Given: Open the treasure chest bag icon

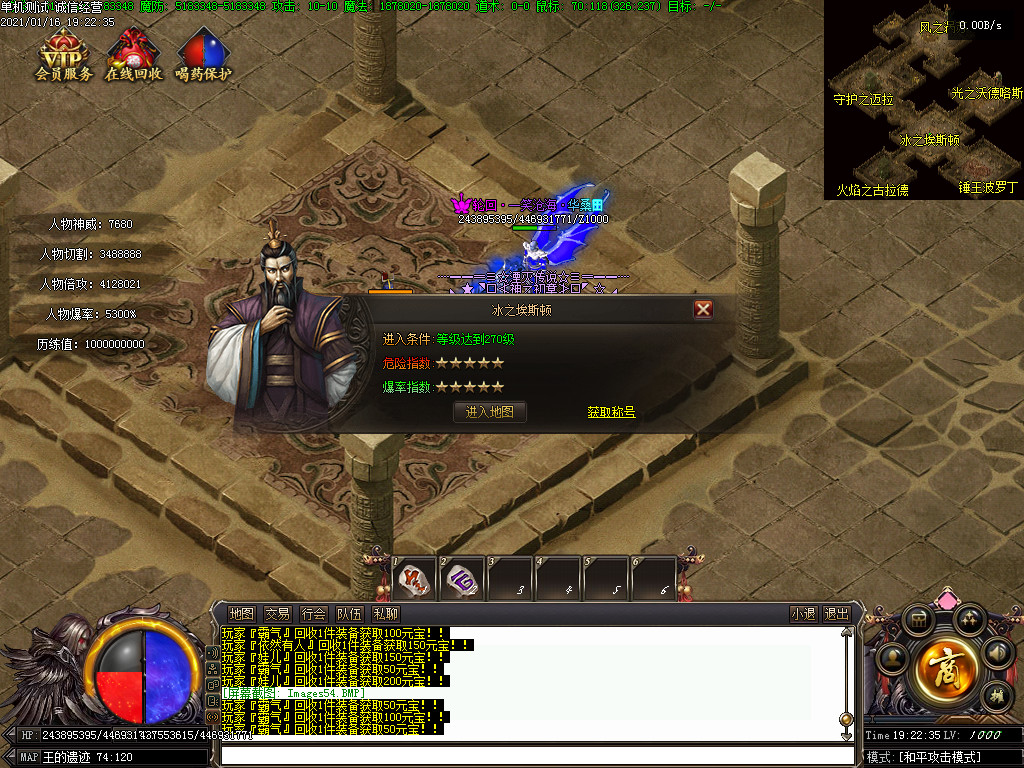Looking at the screenshot, I should coord(917,621).
